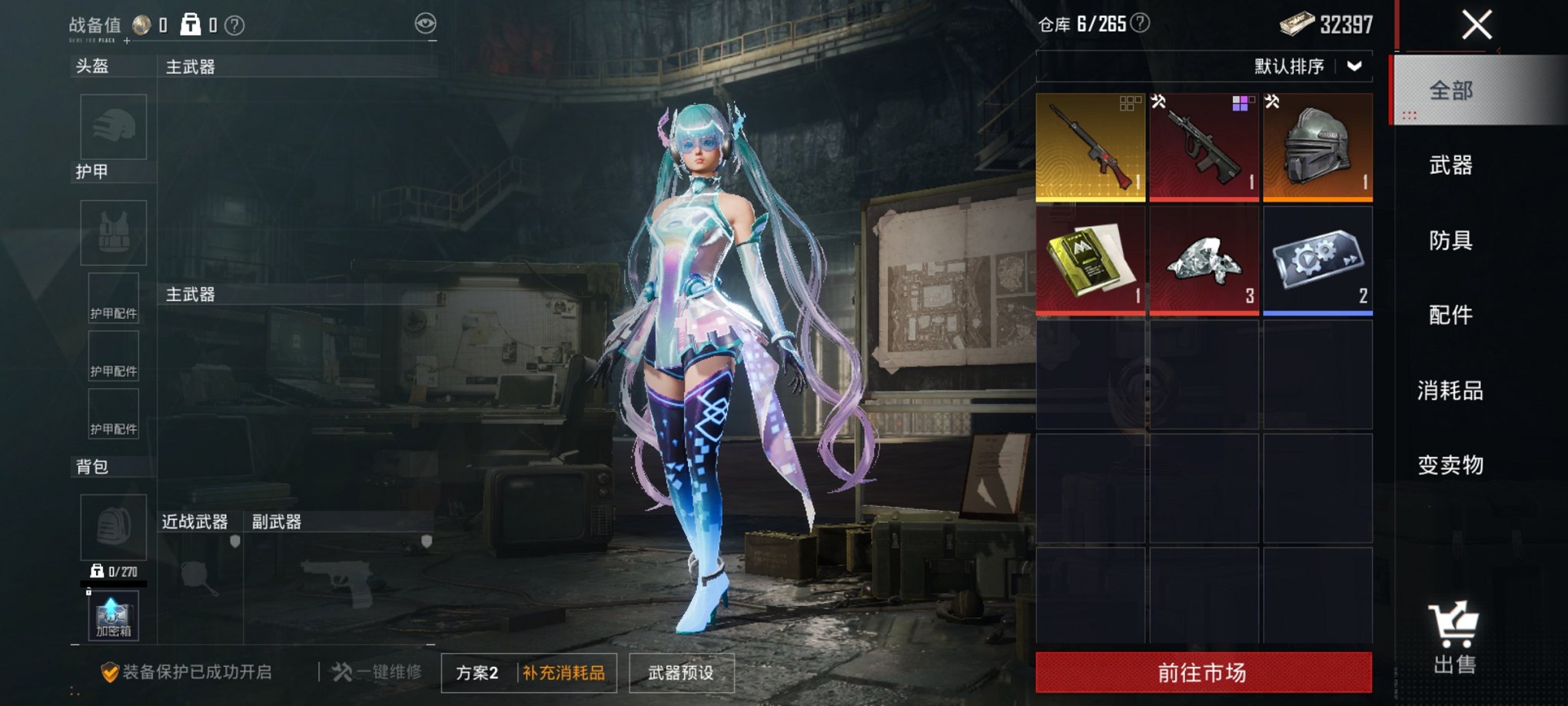Select the 消耗品 category tab

(x=1453, y=391)
